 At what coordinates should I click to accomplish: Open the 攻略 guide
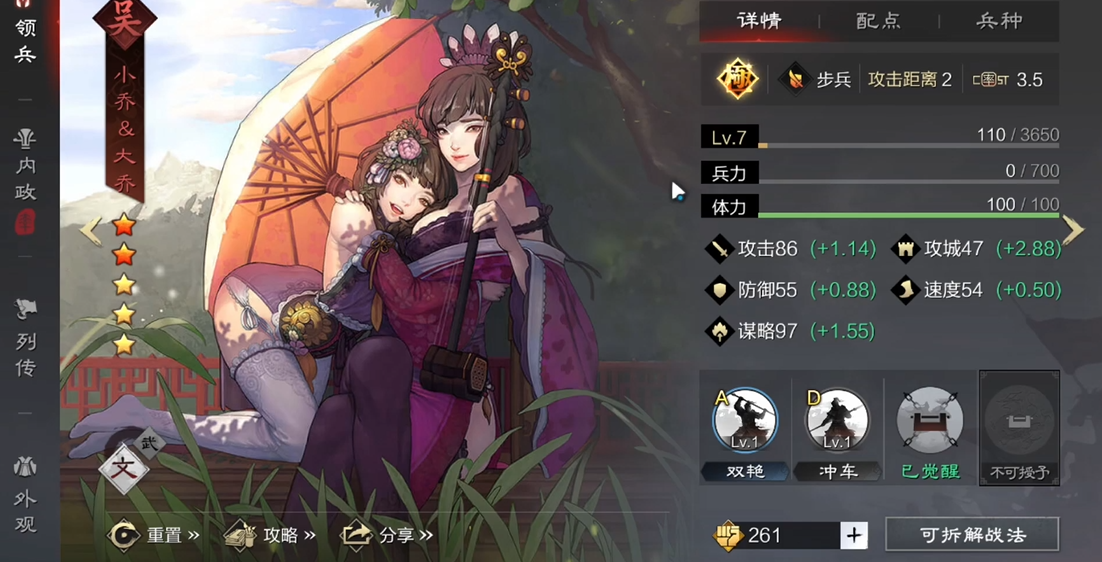click(270, 535)
